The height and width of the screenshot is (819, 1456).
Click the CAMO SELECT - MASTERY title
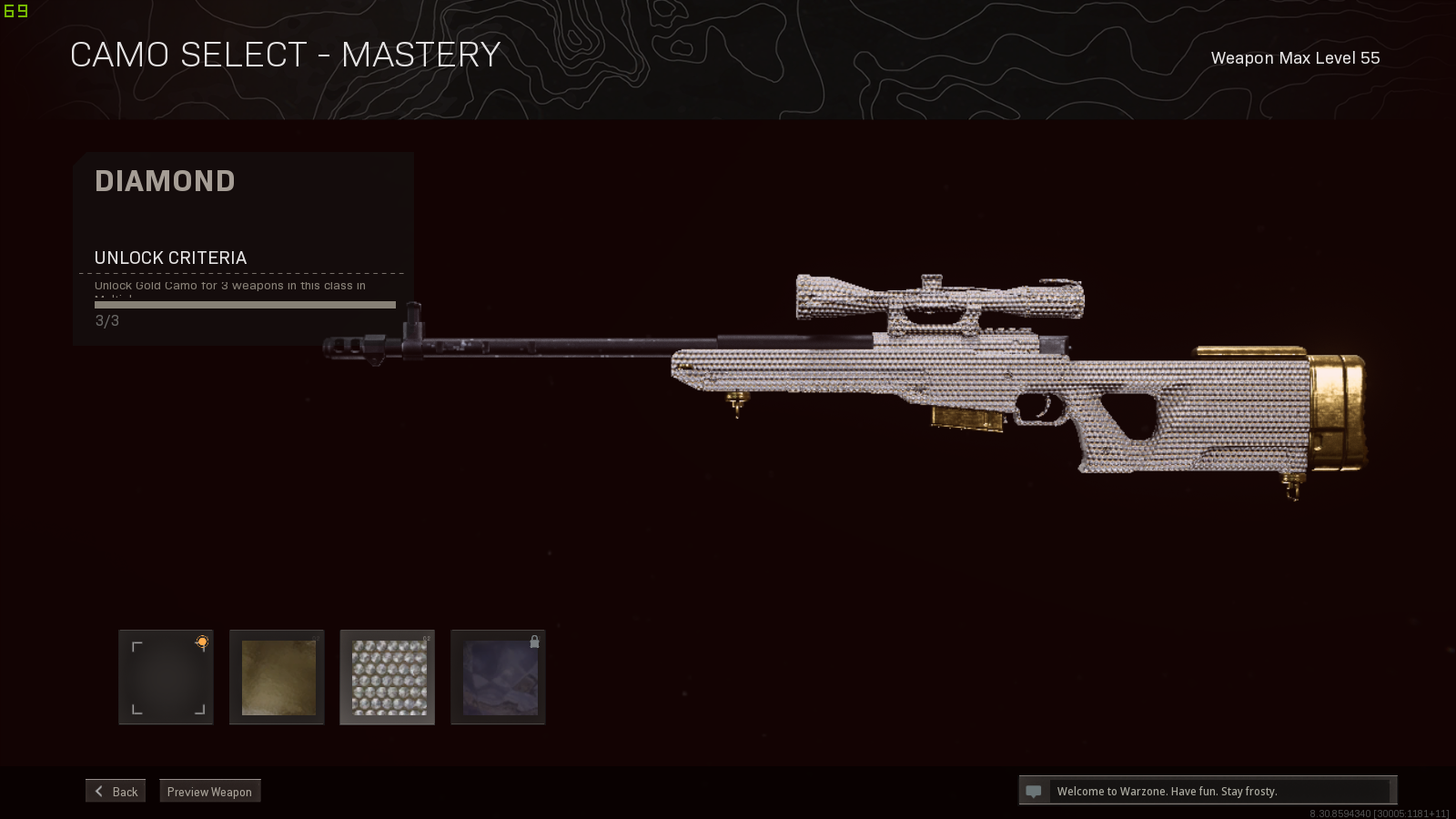286,55
